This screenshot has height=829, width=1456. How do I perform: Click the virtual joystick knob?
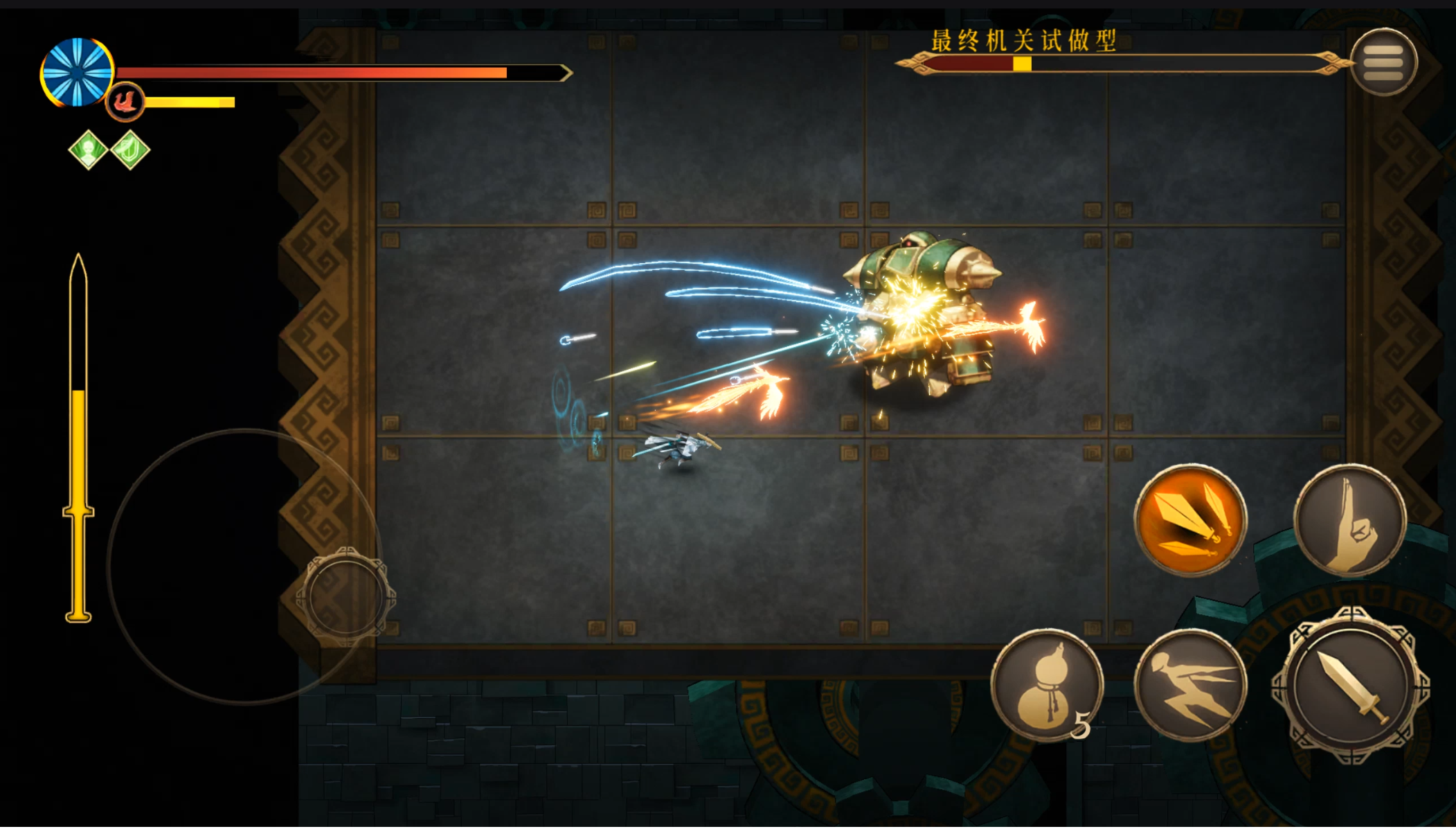point(345,596)
